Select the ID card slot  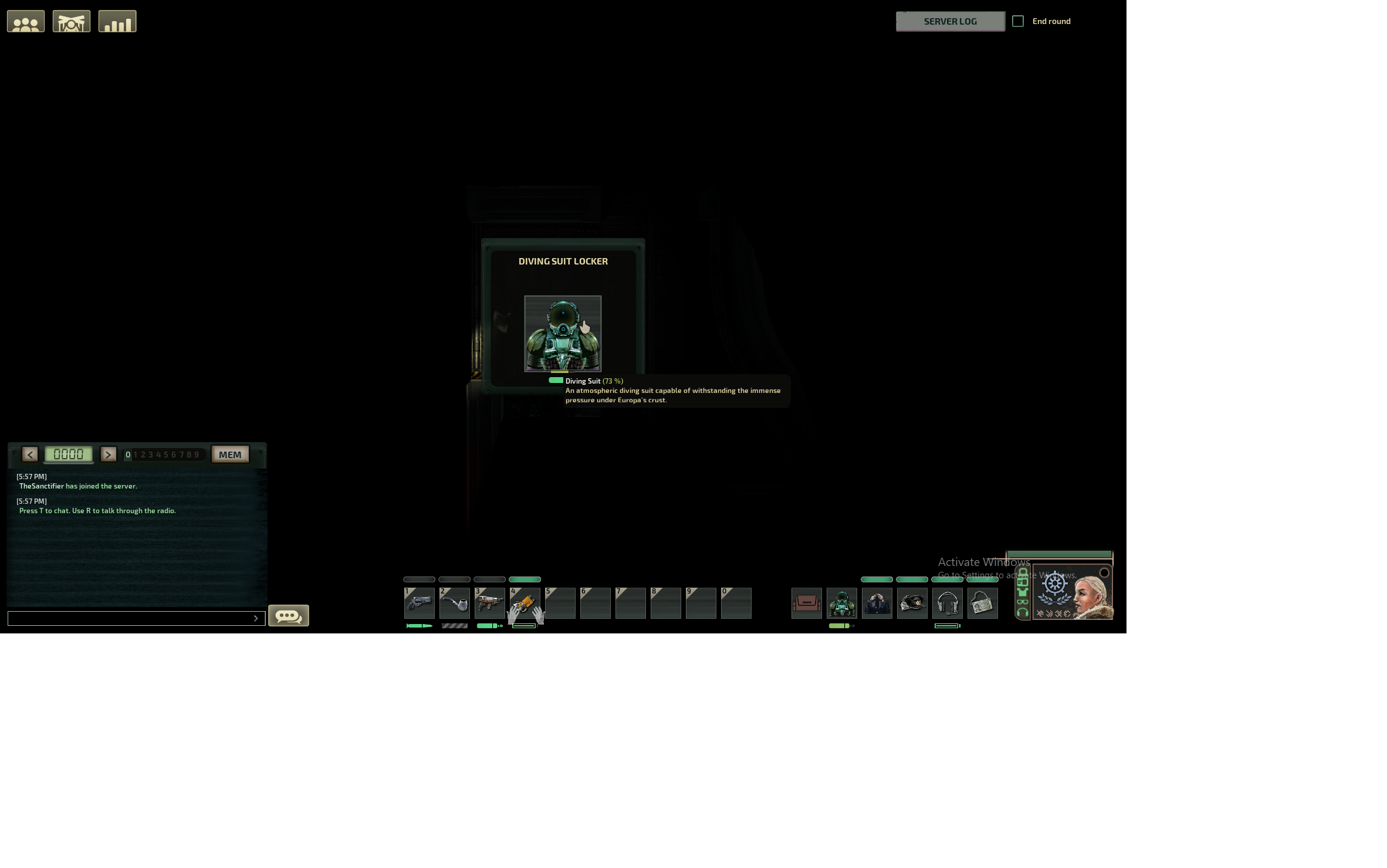(983, 603)
